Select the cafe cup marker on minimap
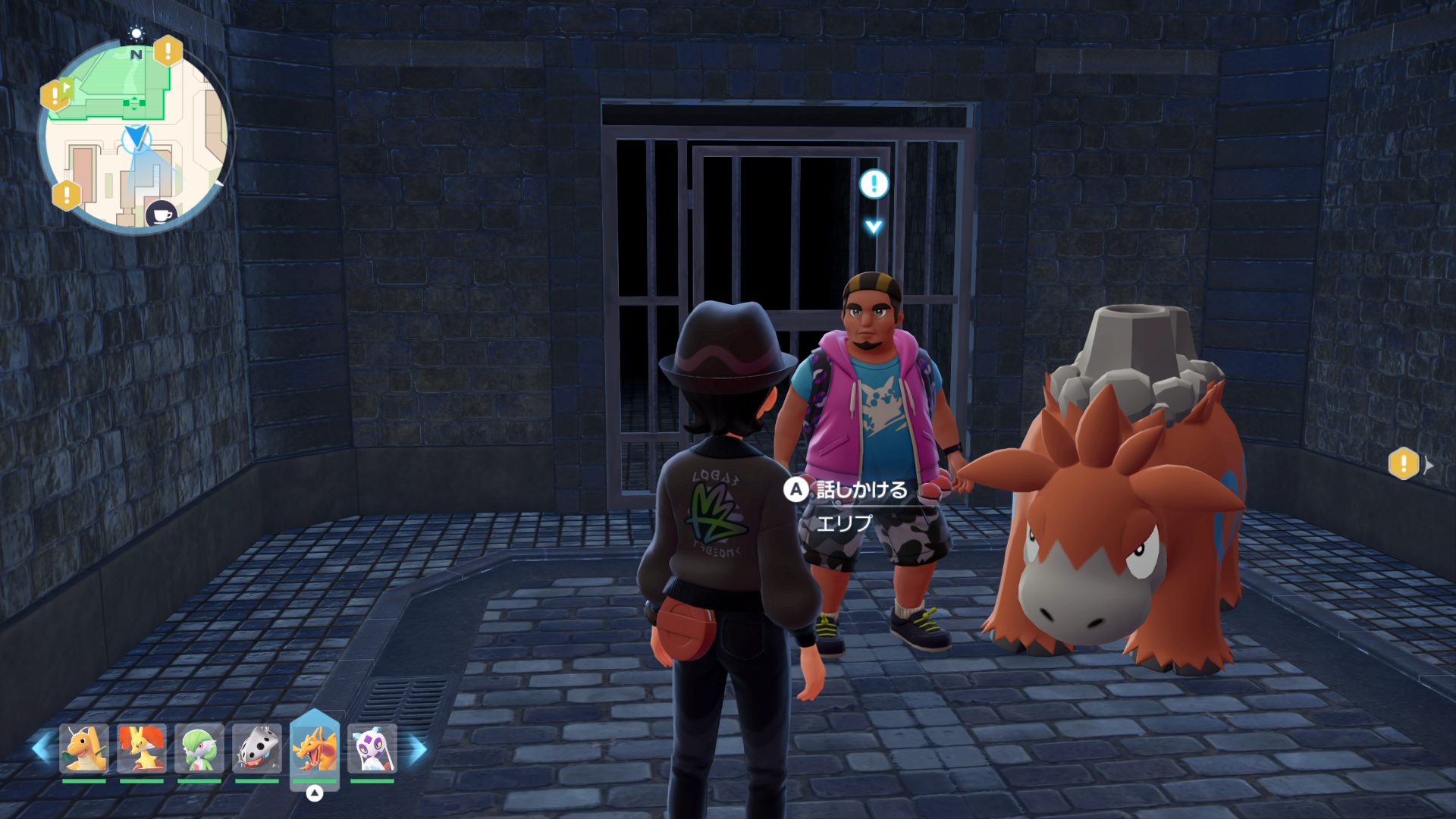 coord(161,214)
